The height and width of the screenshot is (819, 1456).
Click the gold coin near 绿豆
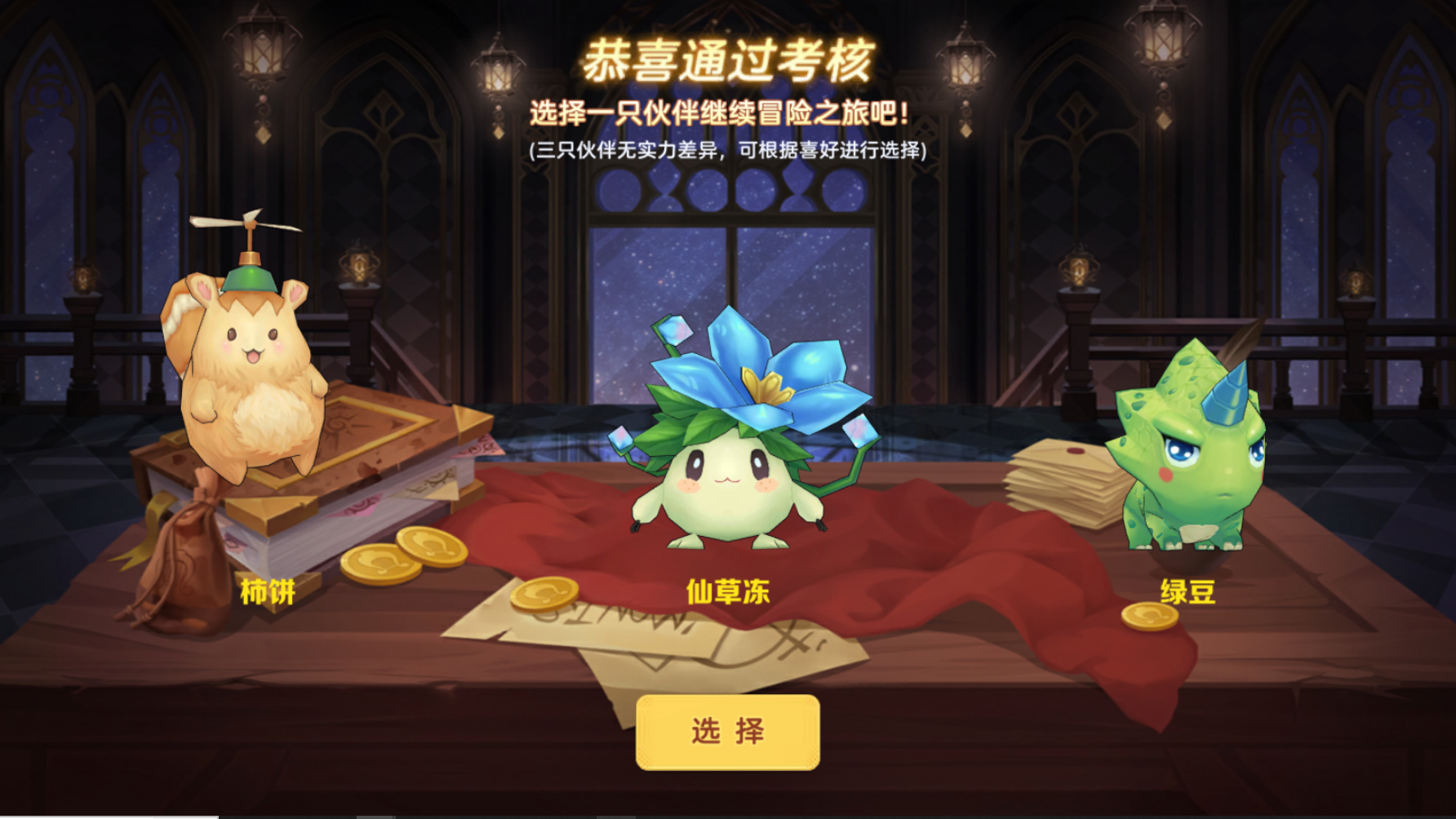point(1151,616)
